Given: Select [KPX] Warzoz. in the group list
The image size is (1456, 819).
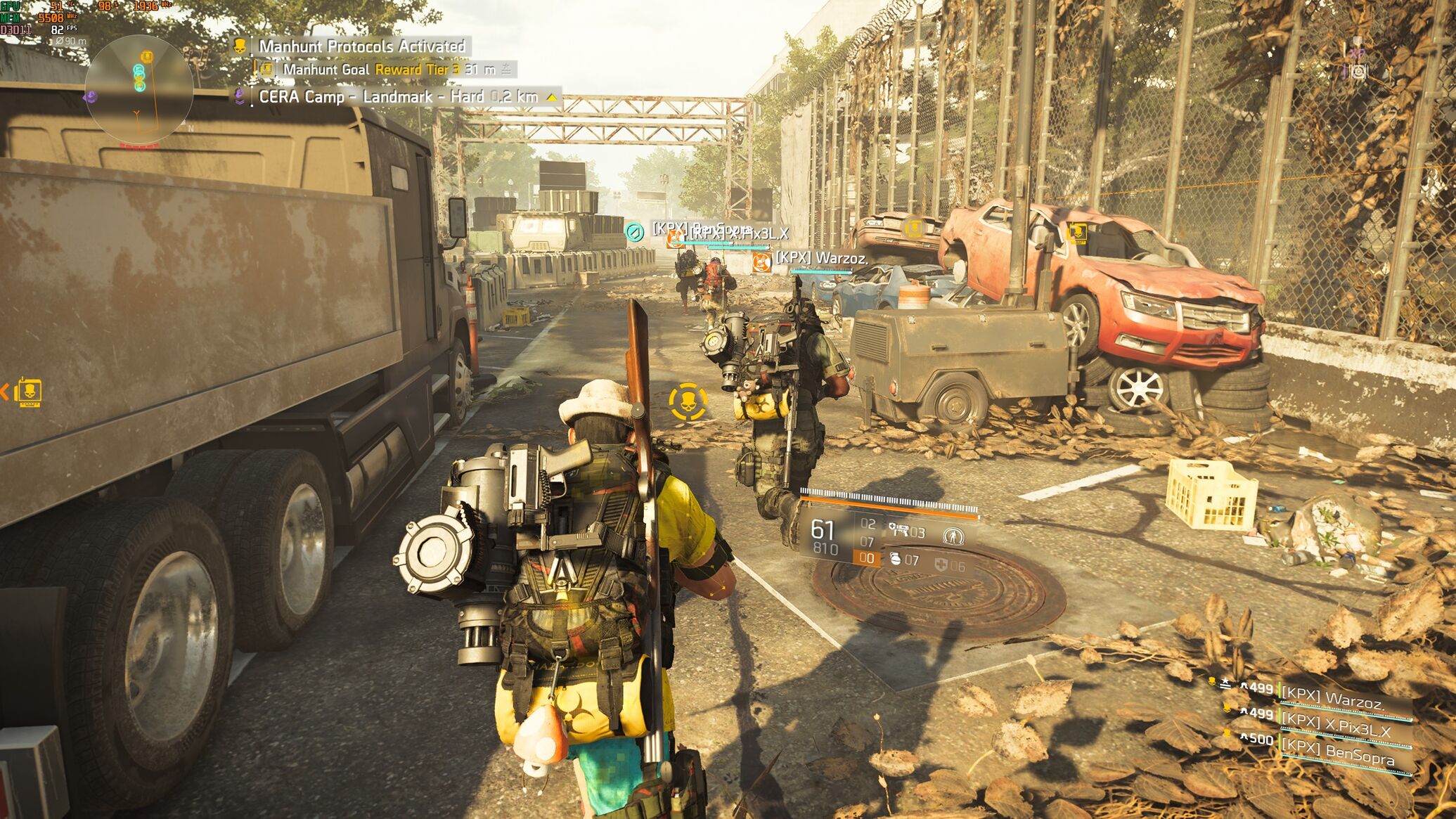Looking at the screenshot, I should [x=1332, y=698].
